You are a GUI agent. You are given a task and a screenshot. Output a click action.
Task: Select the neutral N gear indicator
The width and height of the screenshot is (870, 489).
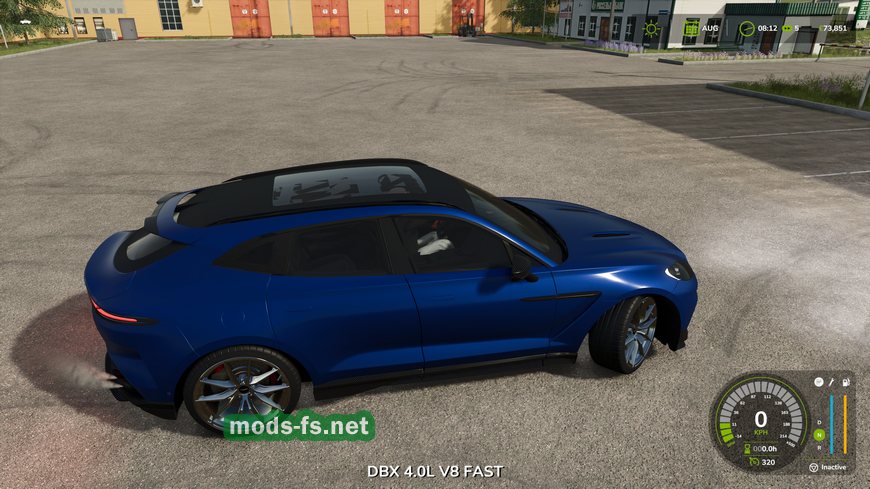coord(819,434)
